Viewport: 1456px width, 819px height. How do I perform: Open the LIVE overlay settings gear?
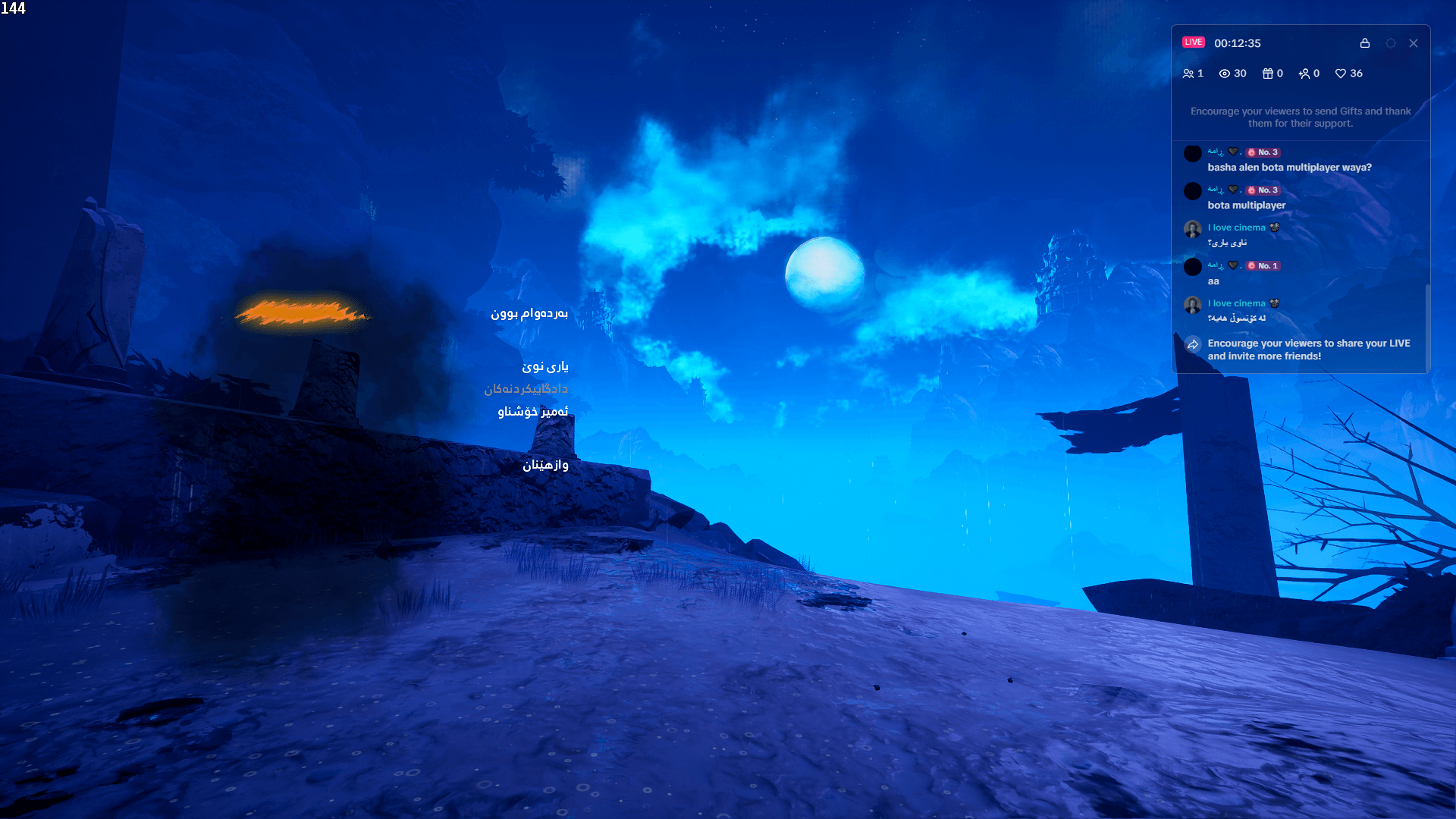pos(1390,43)
